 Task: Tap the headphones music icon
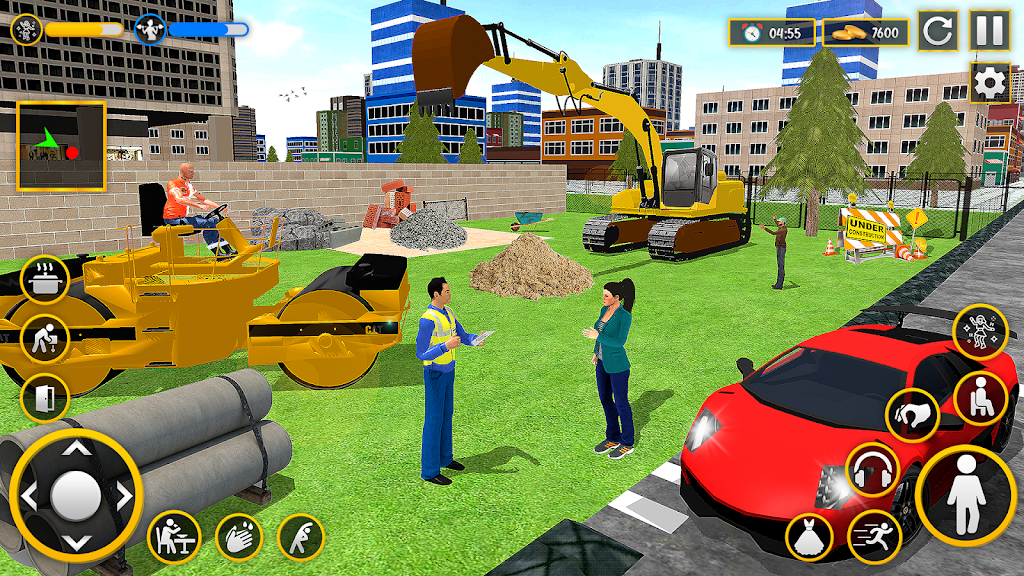pyautogui.click(x=872, y=469)
